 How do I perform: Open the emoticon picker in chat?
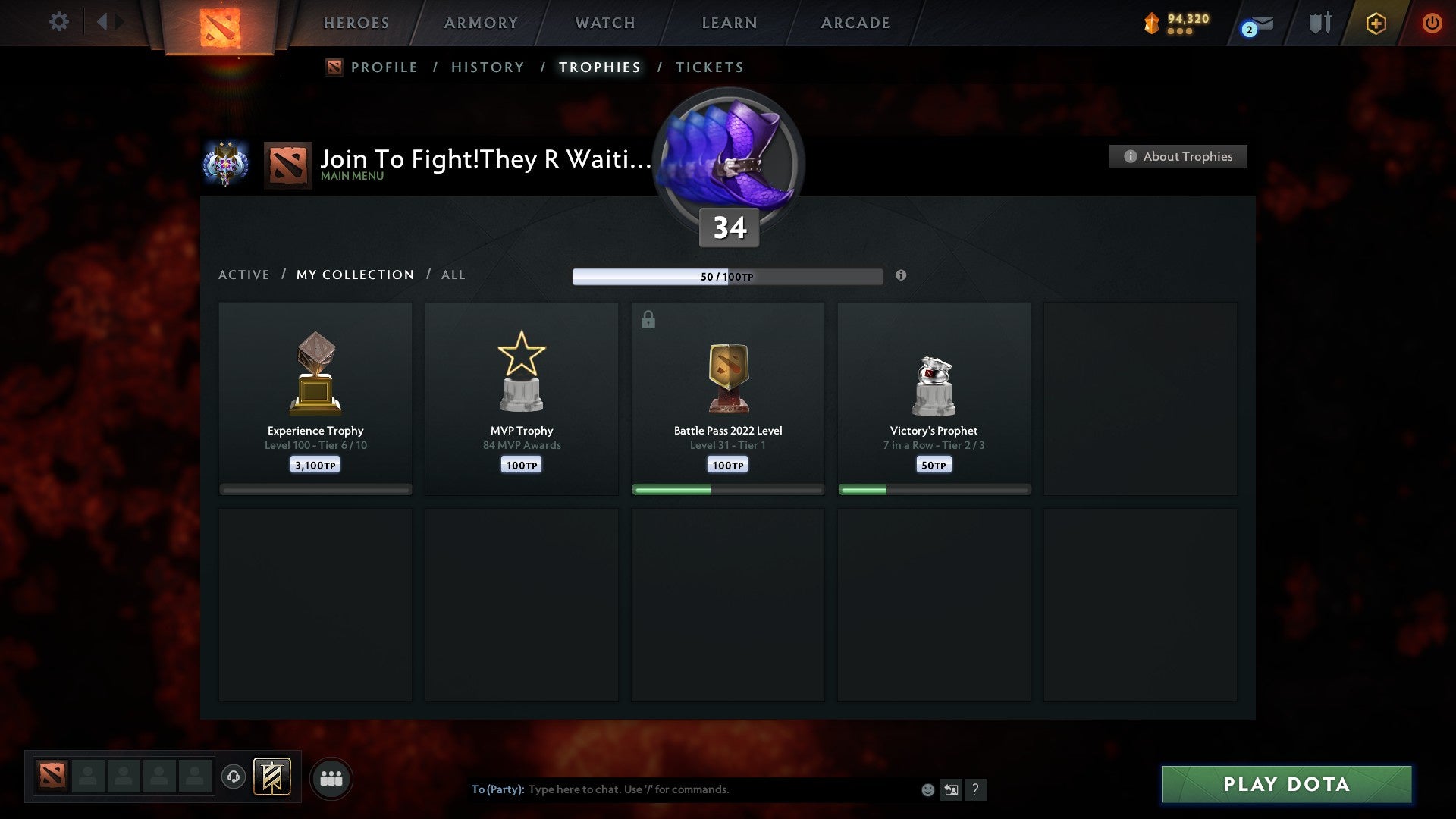928,789
